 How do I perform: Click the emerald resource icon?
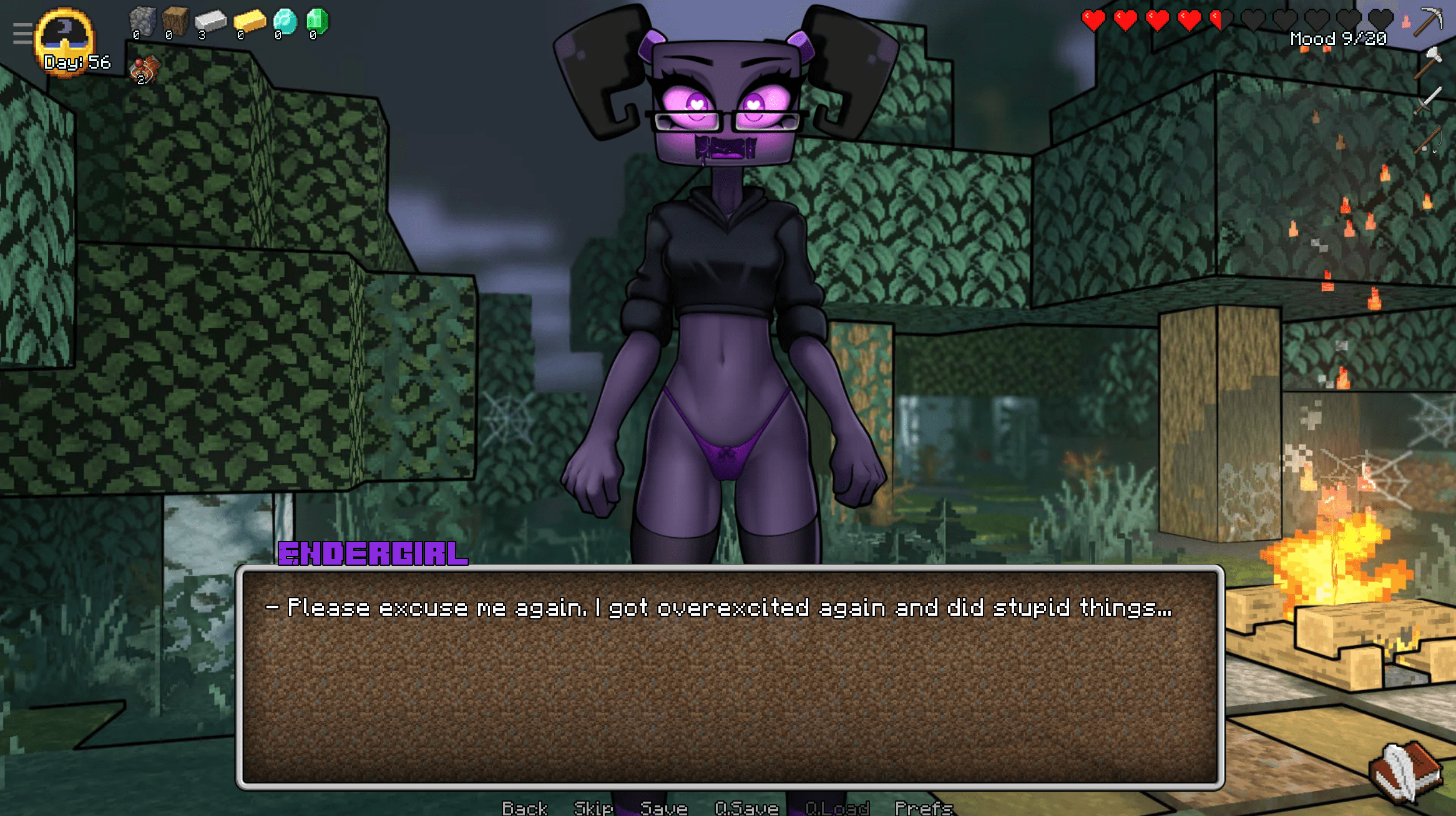(317, 21)
